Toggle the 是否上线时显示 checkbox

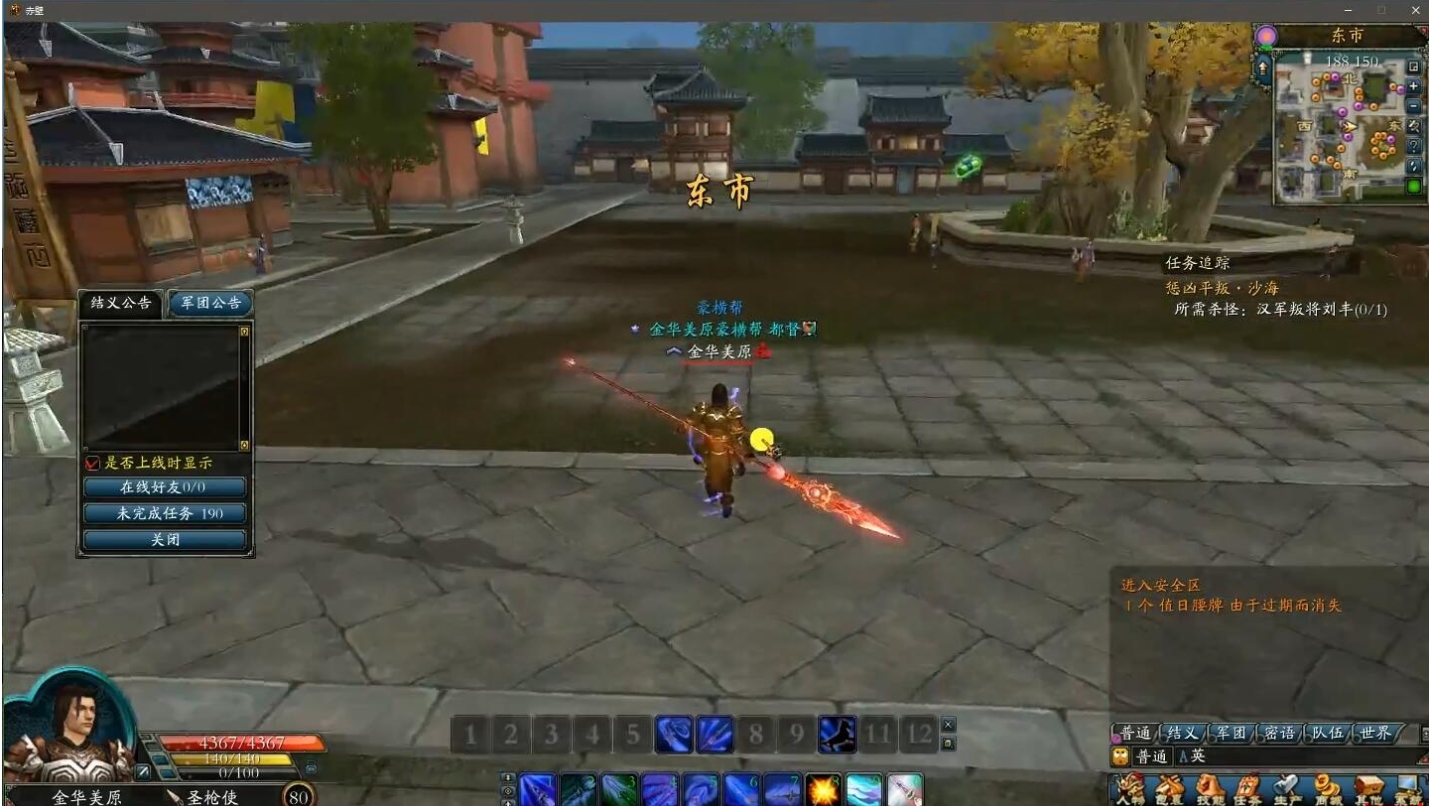(x=93, y=463)
